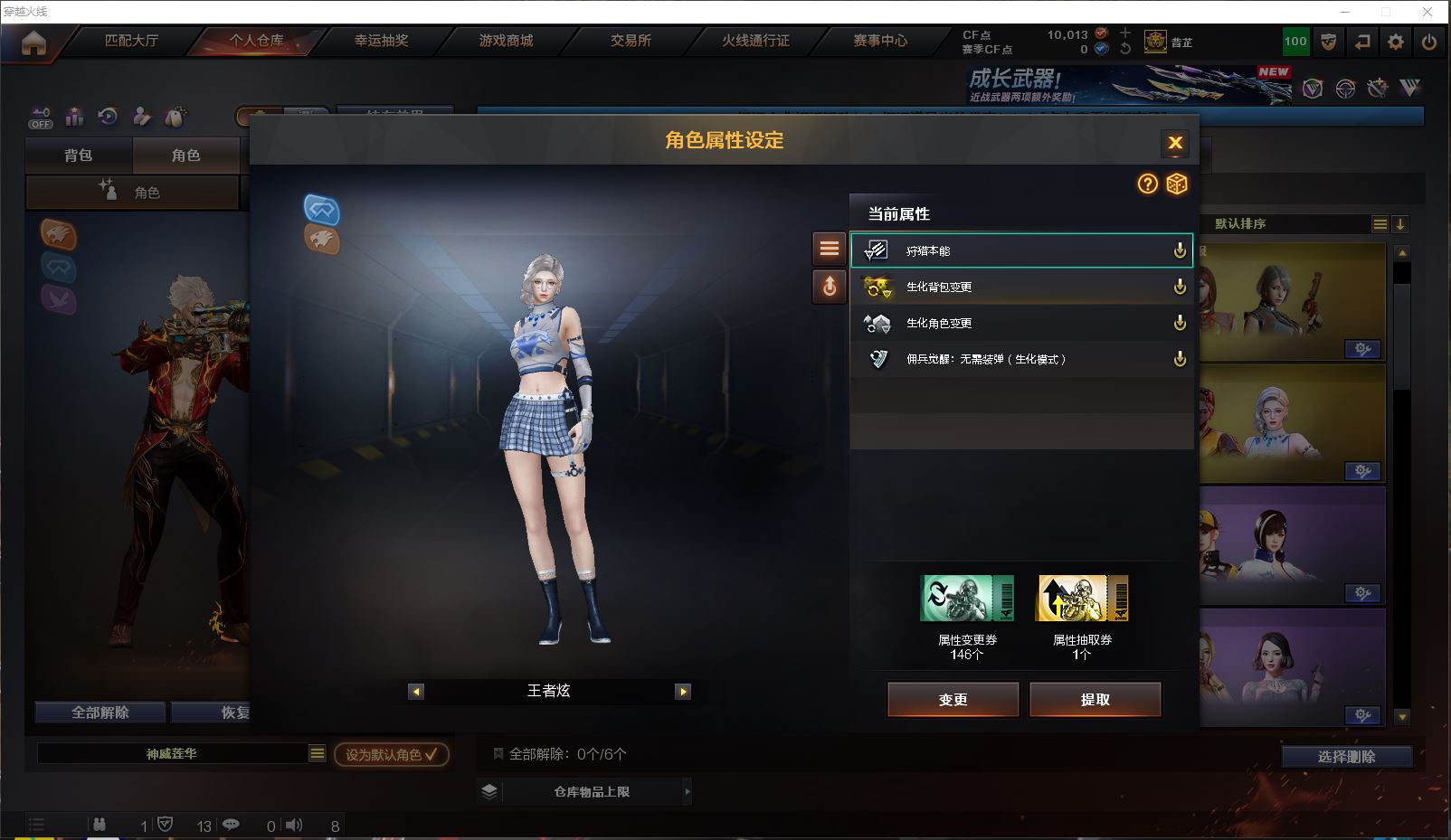This screenshot has height=840, width=1451.
Task: Select the 佣兵觉醒 attribute row
Action: [1020, 359]
